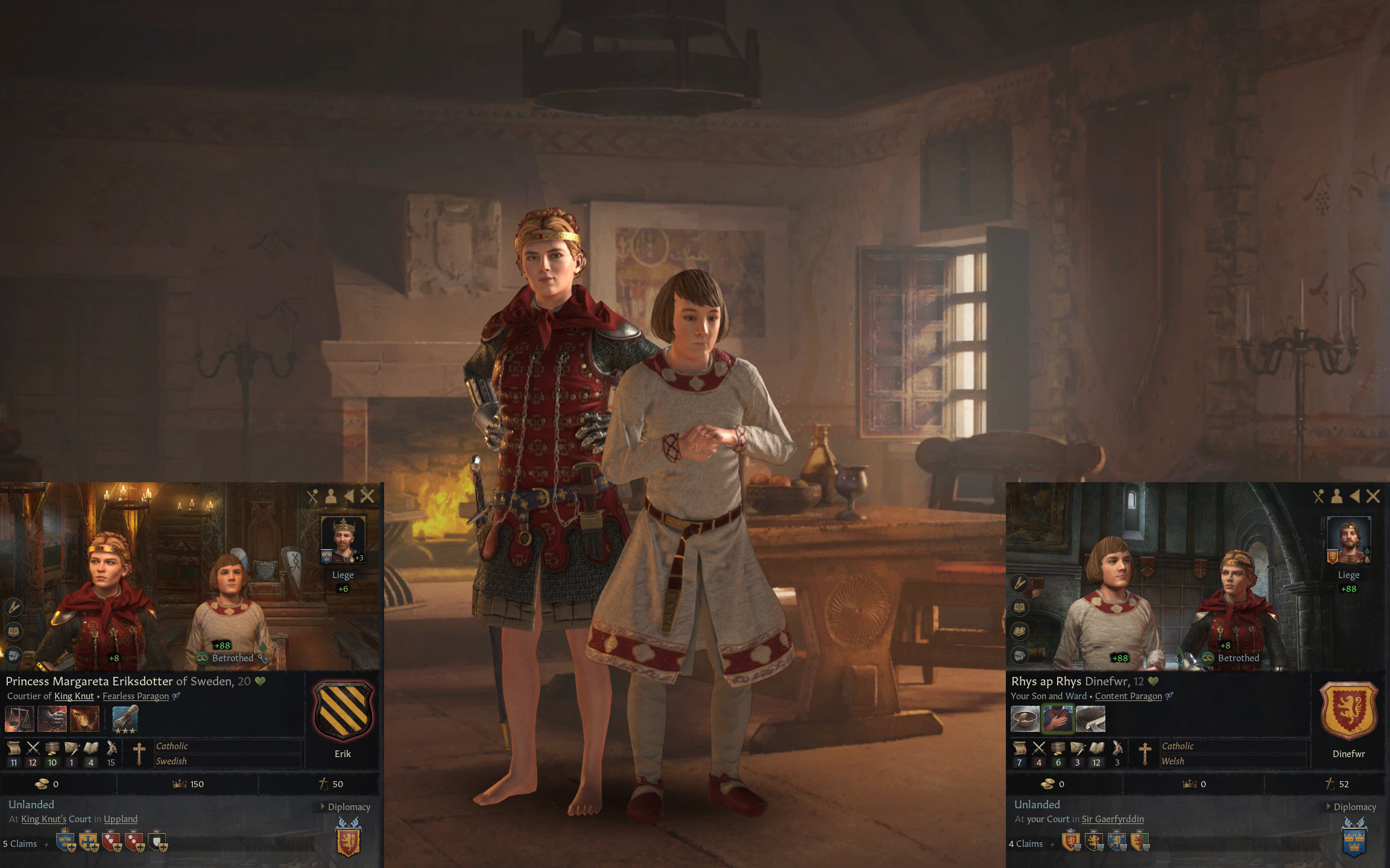
Task: Select Rhys's bowl and spoon trait icon
Action: [1025, 719]
